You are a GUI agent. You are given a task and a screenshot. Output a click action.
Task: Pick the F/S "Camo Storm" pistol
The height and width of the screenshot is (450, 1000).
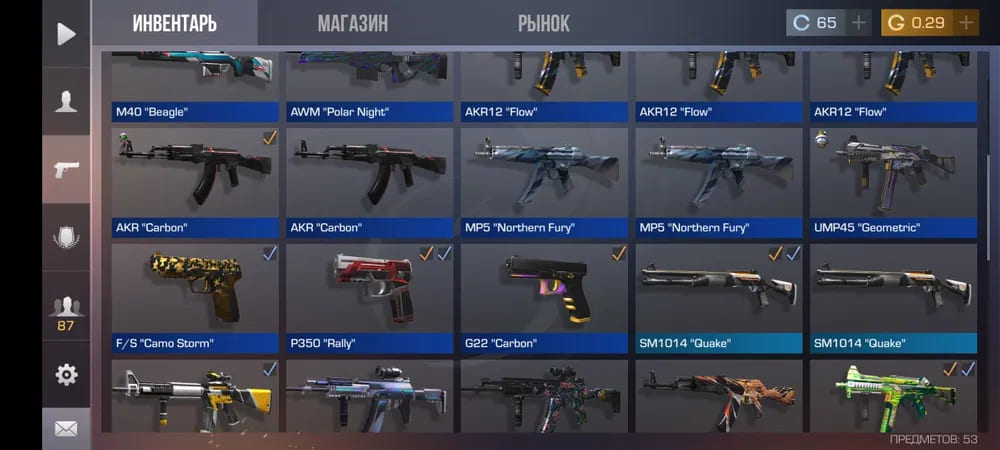[195, 298]
